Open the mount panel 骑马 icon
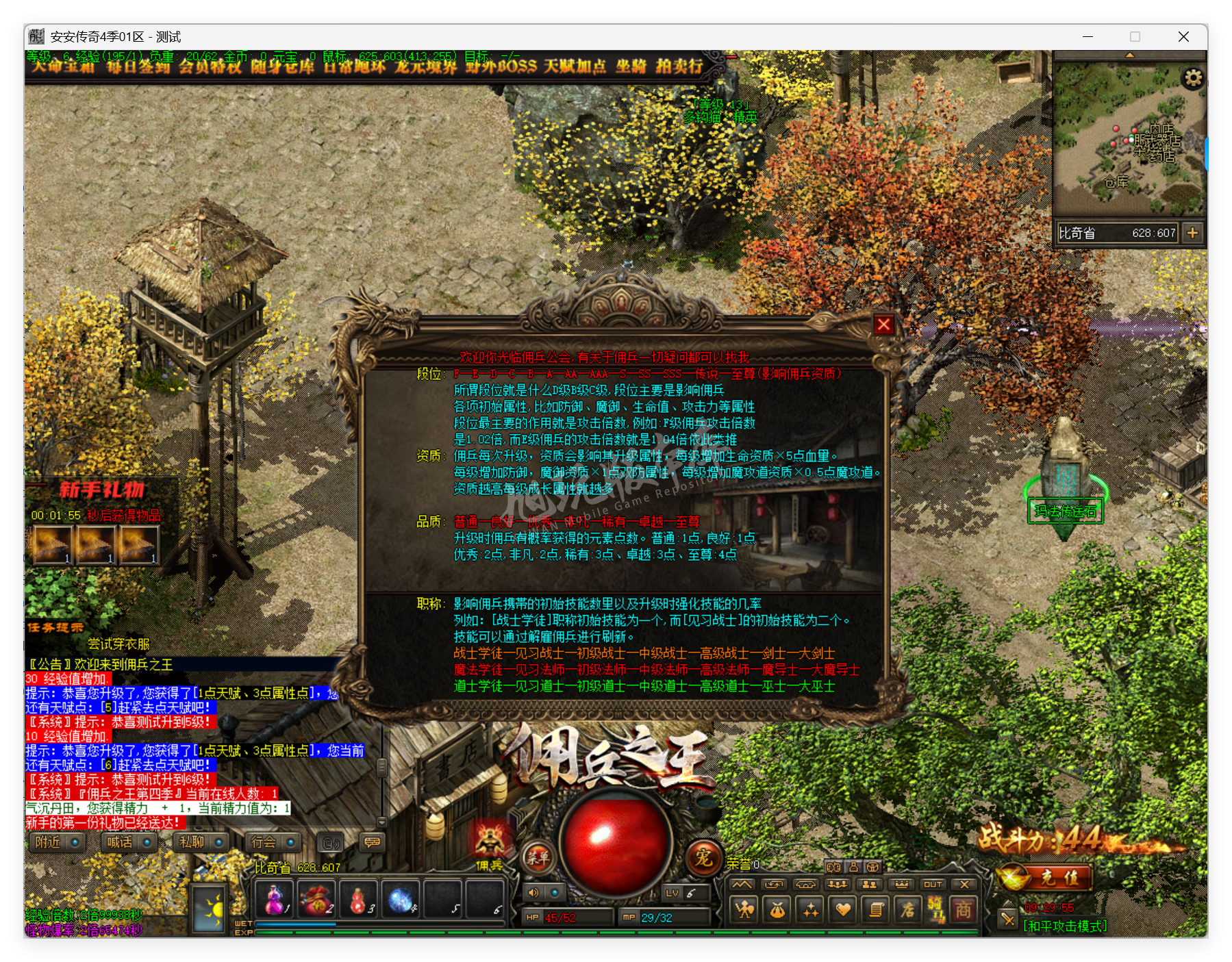The height and width of the screenshot is (962, 1232). 937,911
